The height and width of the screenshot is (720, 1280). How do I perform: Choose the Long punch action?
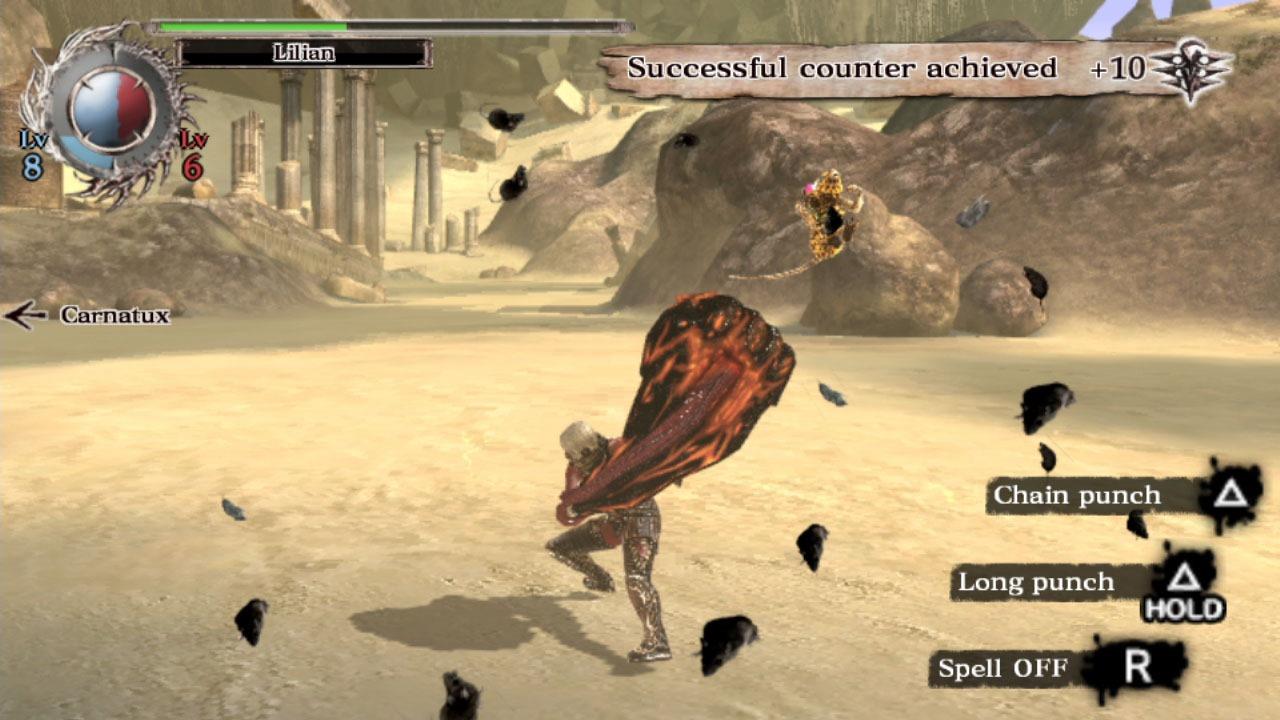(x=1036, y=582)
